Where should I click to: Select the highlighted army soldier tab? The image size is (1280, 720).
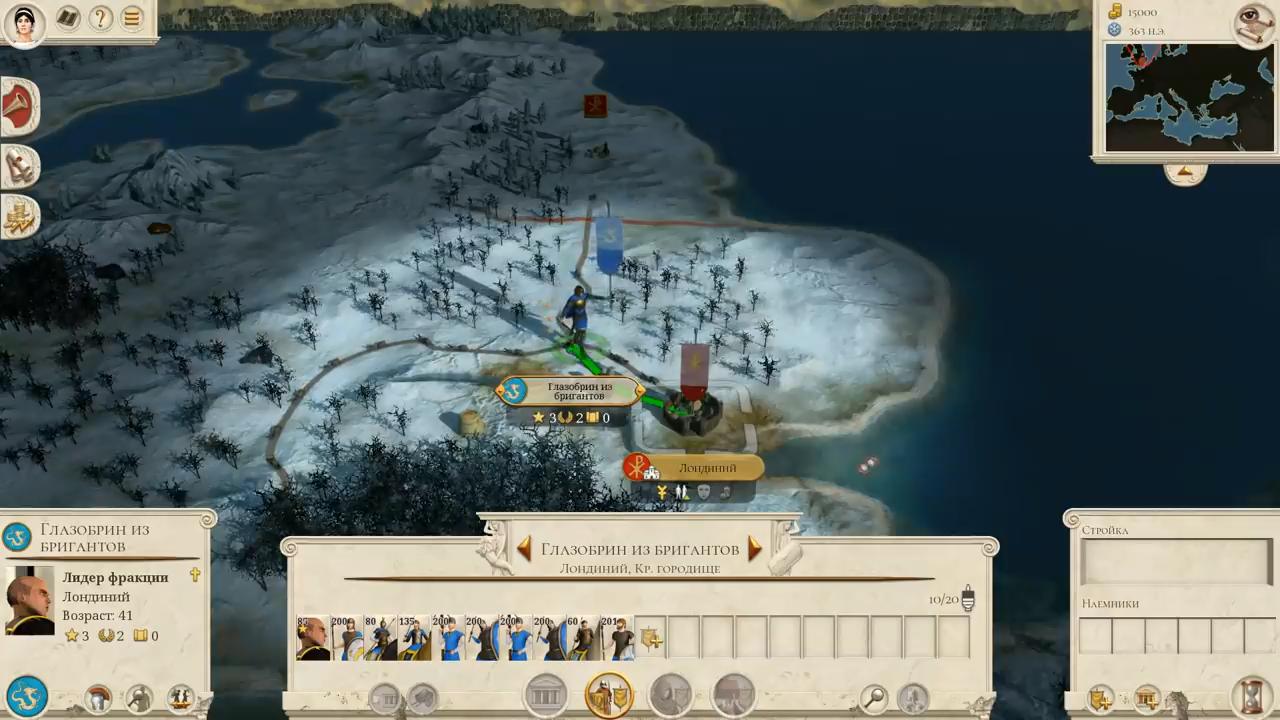click(x=609, y=695)
